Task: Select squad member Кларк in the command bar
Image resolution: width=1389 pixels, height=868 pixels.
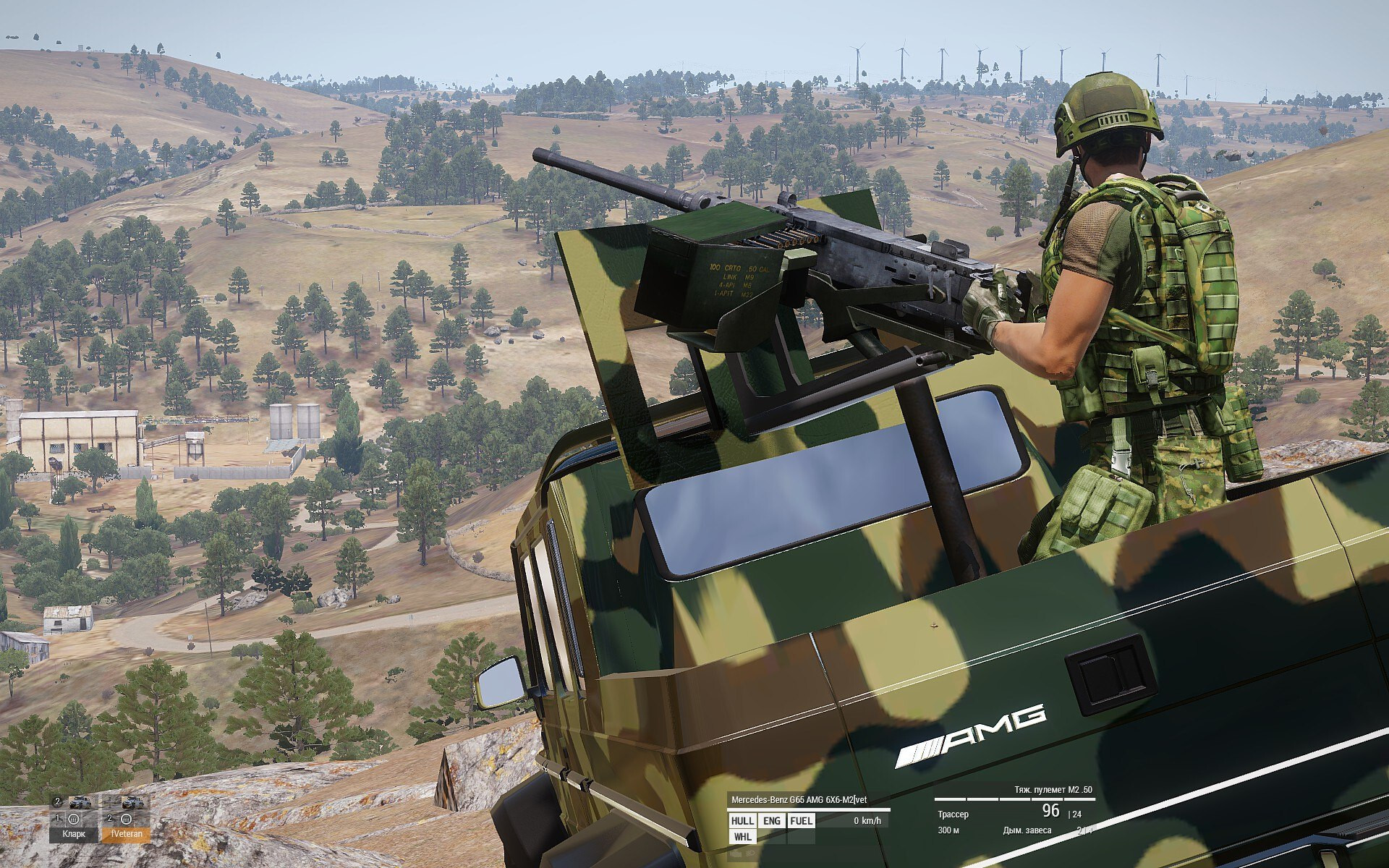Action: [73, 833]
